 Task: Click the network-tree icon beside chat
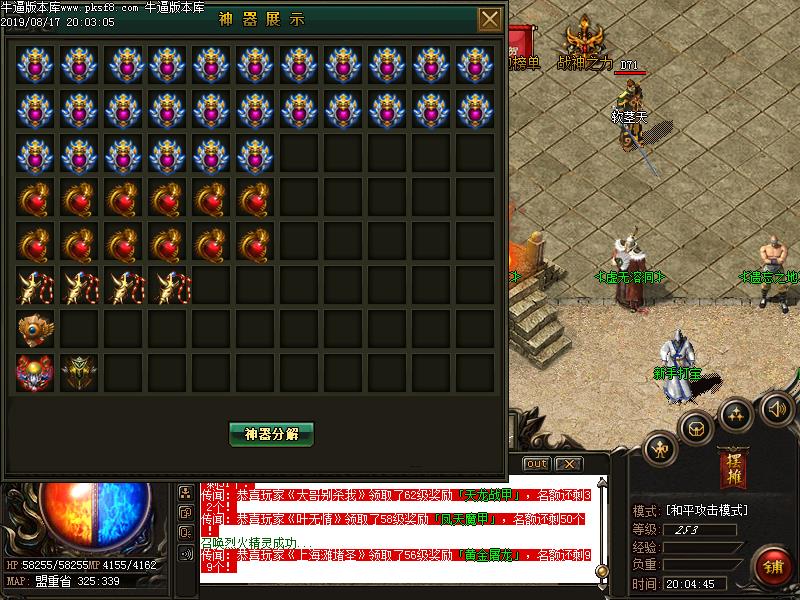coord(186,492)
